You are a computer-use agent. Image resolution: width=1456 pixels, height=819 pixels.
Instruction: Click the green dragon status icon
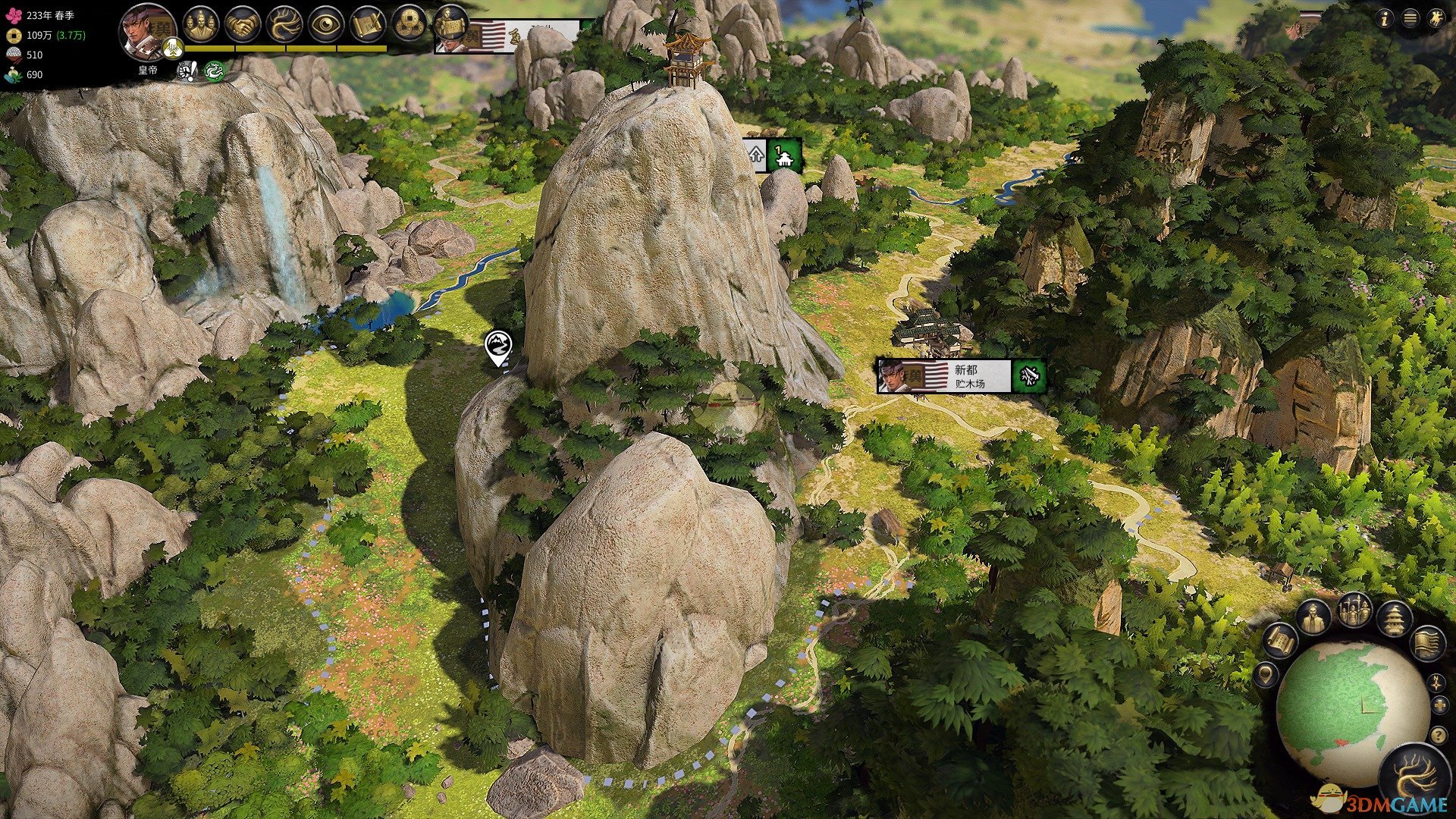[x=215, y=71]
